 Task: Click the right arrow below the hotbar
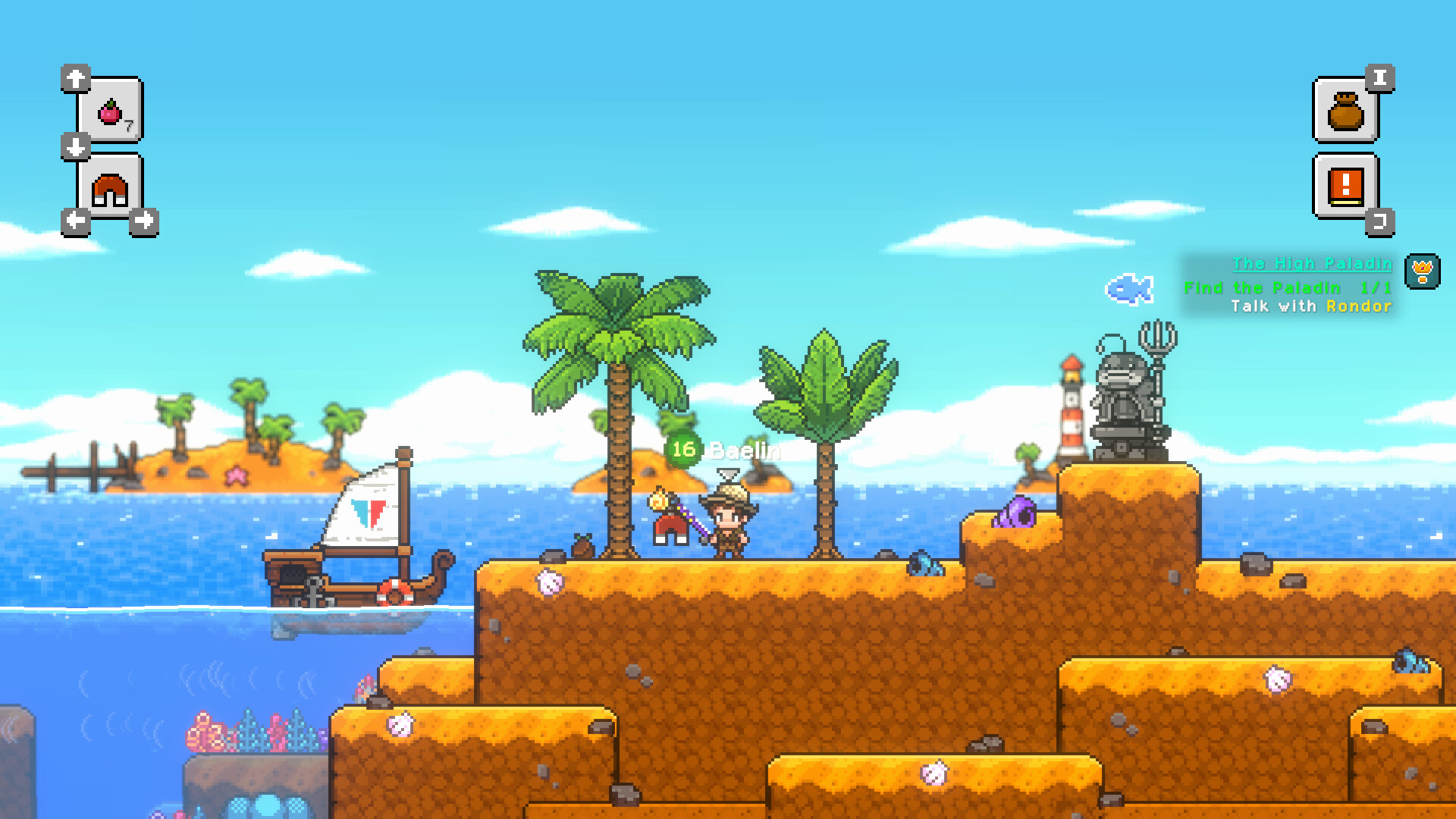pyautogui.click(x=144, y=221)
